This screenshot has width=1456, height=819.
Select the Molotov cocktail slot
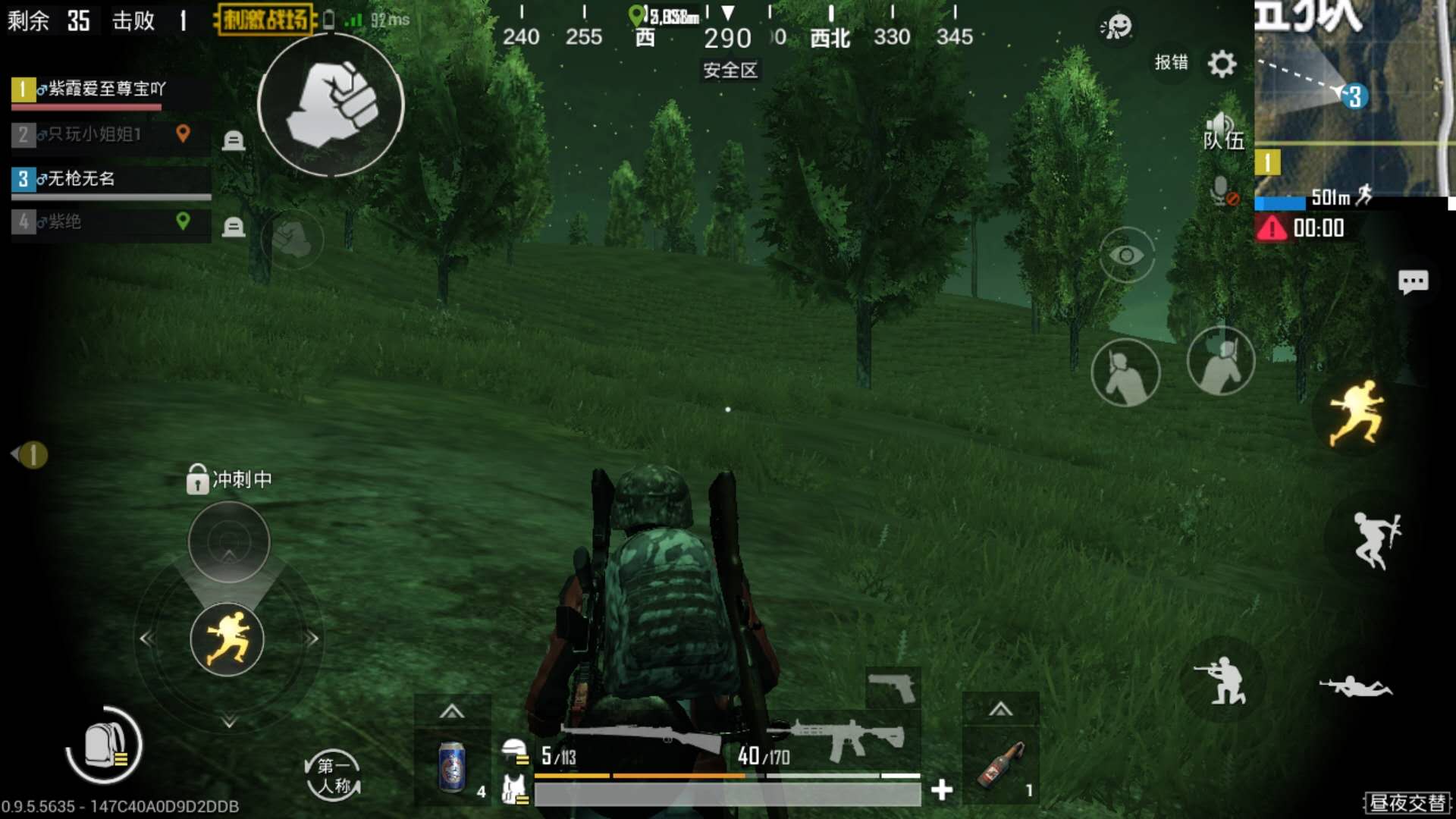(x=1001, y=766)
